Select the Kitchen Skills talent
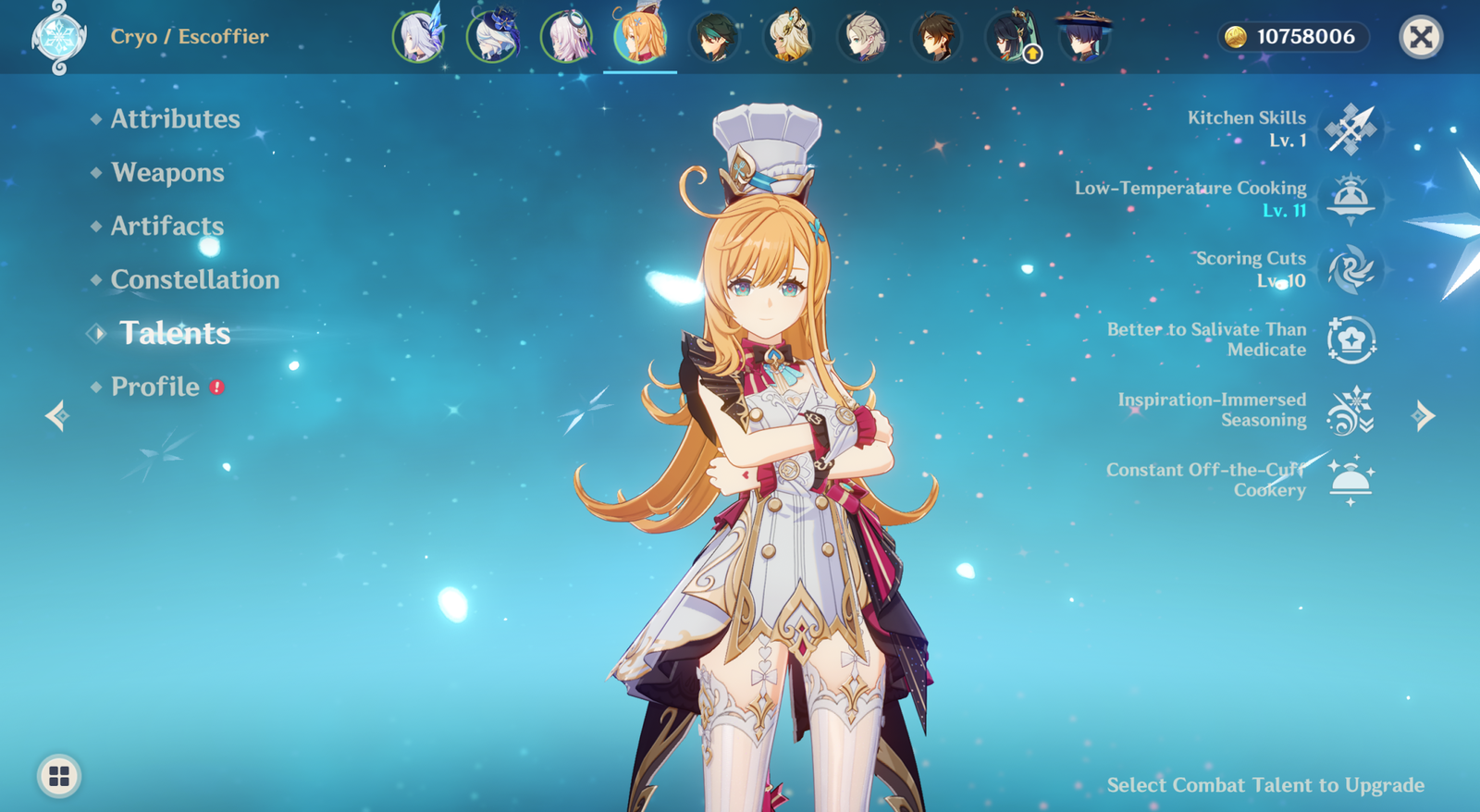Image resolution: width=1480 pixels, height=812 pixels. coord(1350,129)
